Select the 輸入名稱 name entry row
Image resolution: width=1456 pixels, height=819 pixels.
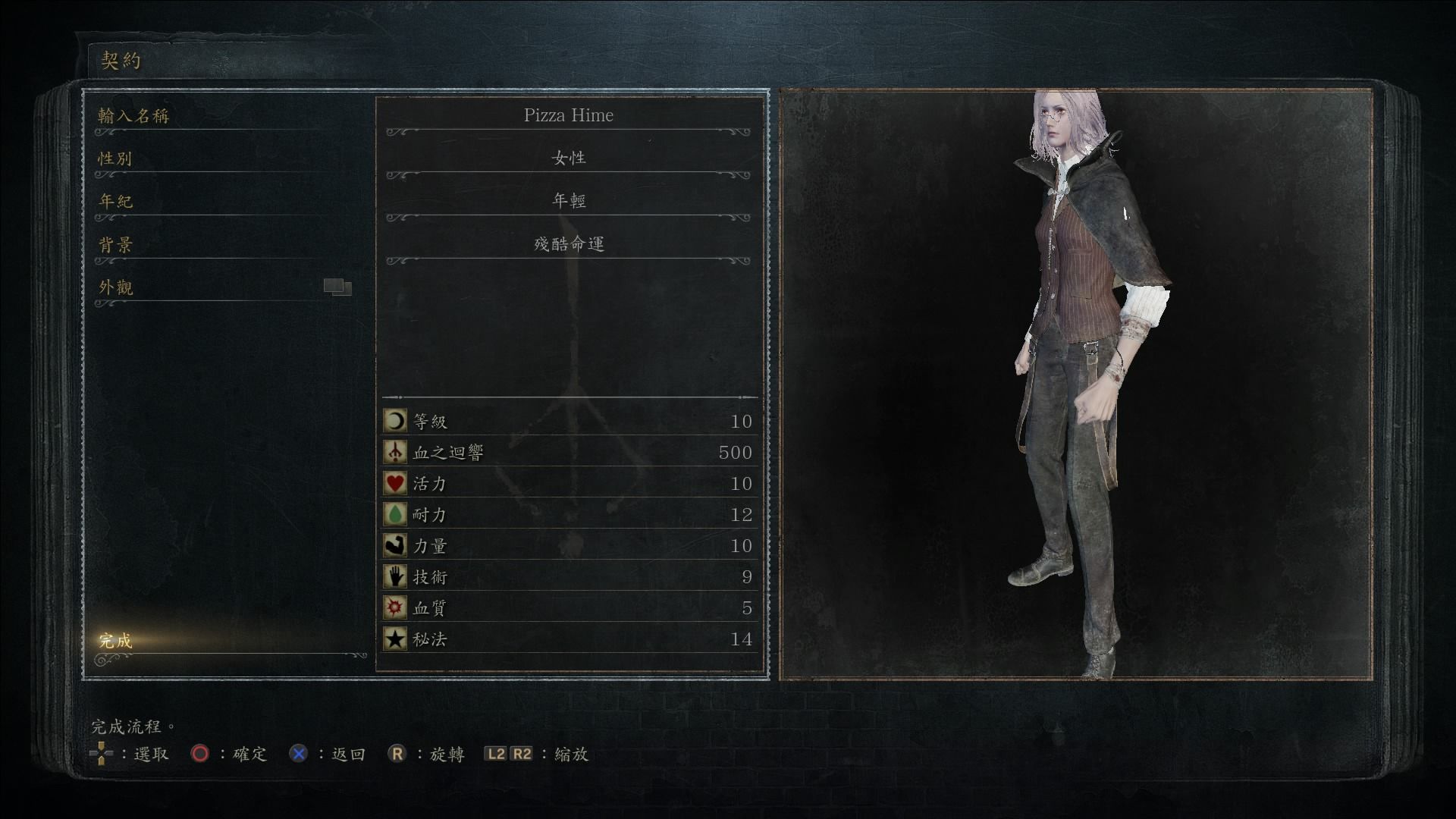pos(133,116)
